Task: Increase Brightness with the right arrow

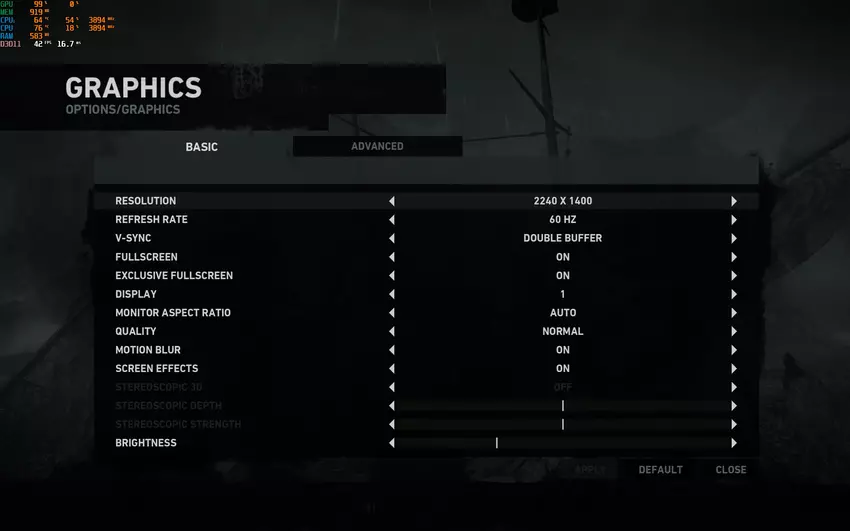Action: 734,443
